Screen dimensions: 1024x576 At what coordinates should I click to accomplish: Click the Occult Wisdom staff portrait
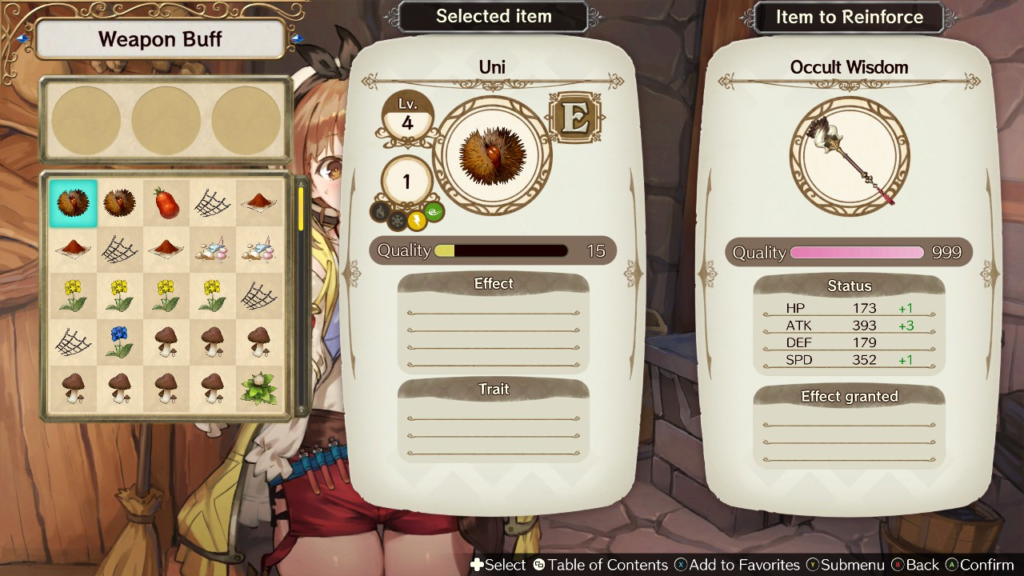coord(849,157)
